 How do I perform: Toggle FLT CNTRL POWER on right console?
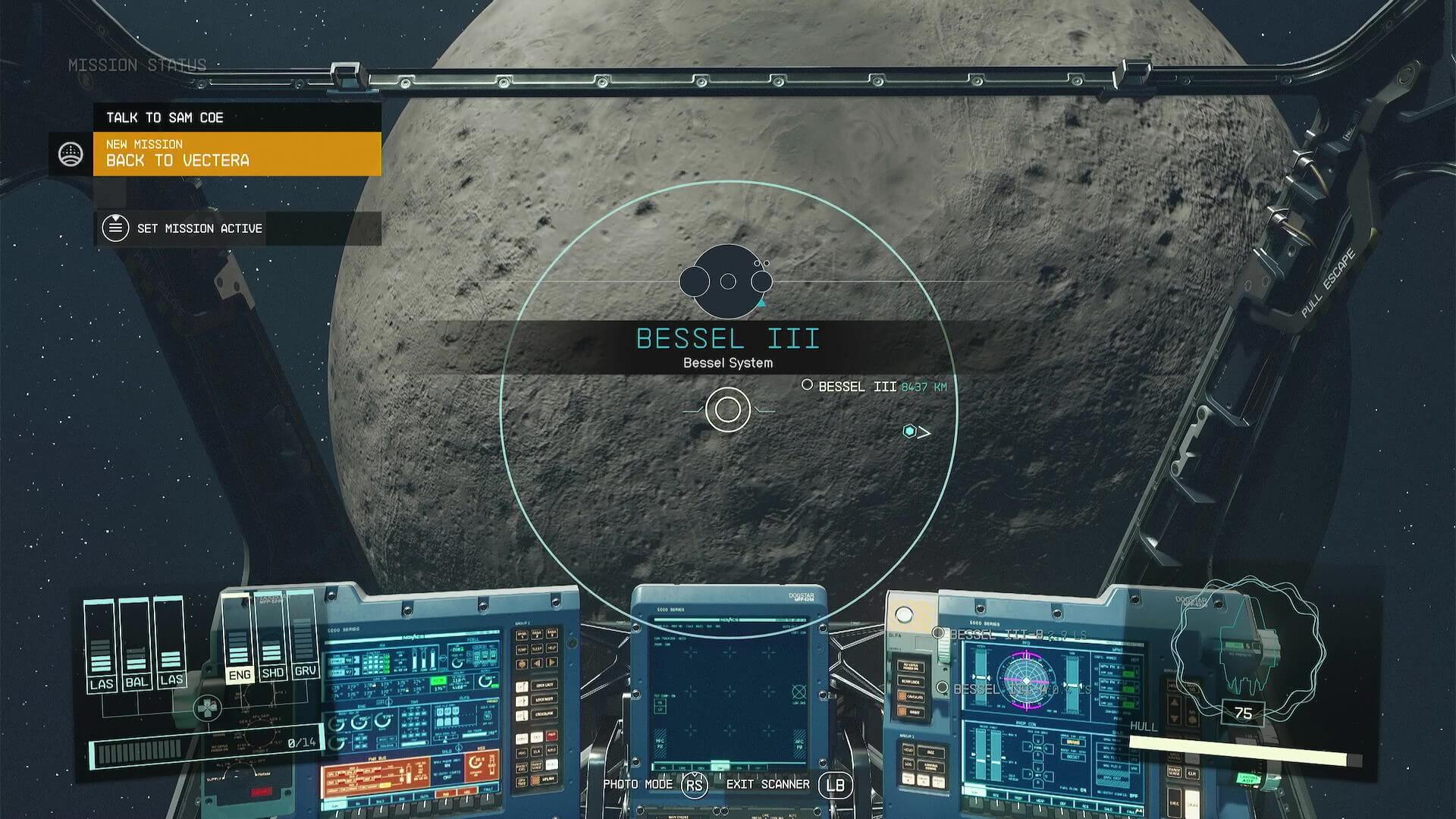click(x=911, y=666)
